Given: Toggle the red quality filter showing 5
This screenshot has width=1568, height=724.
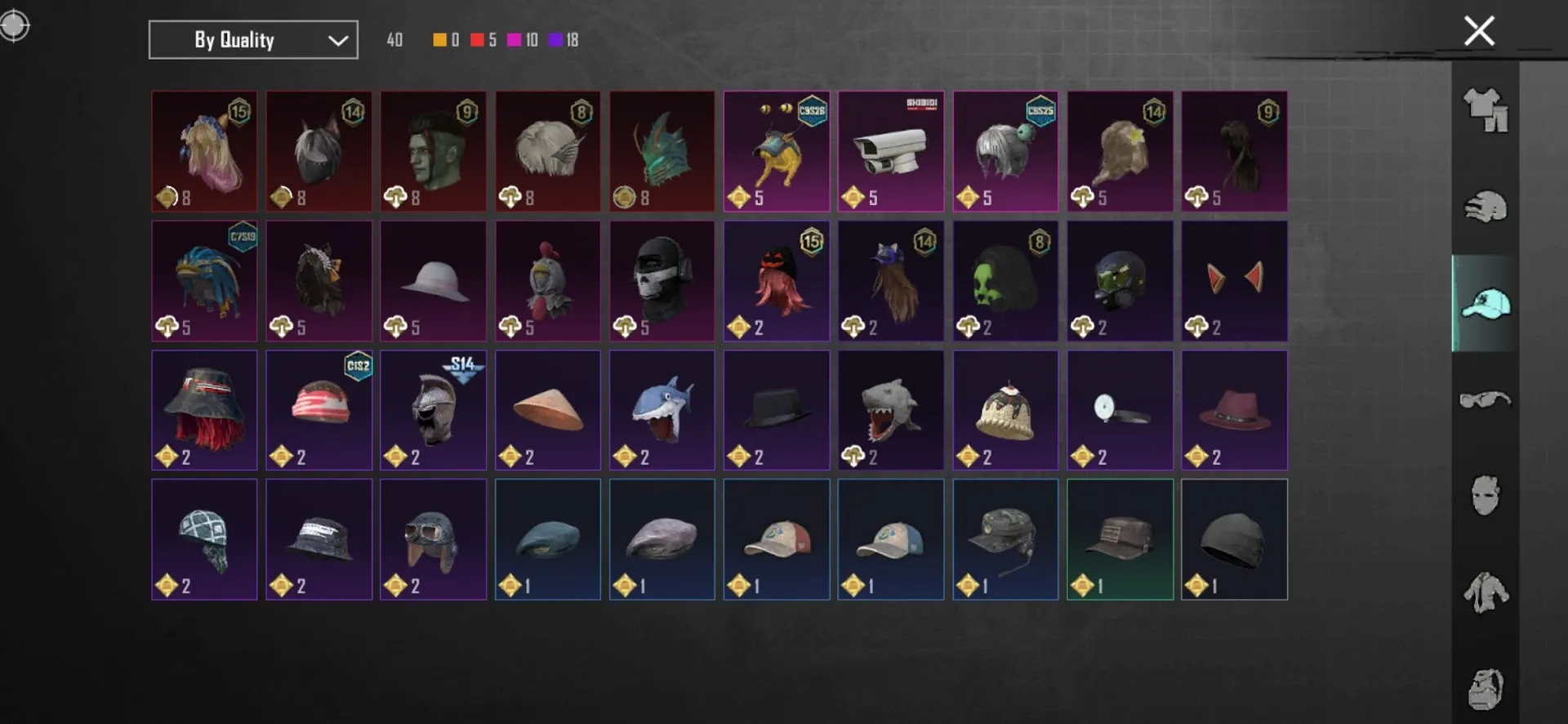Looking at the screenshot, I should pos(476,39).
